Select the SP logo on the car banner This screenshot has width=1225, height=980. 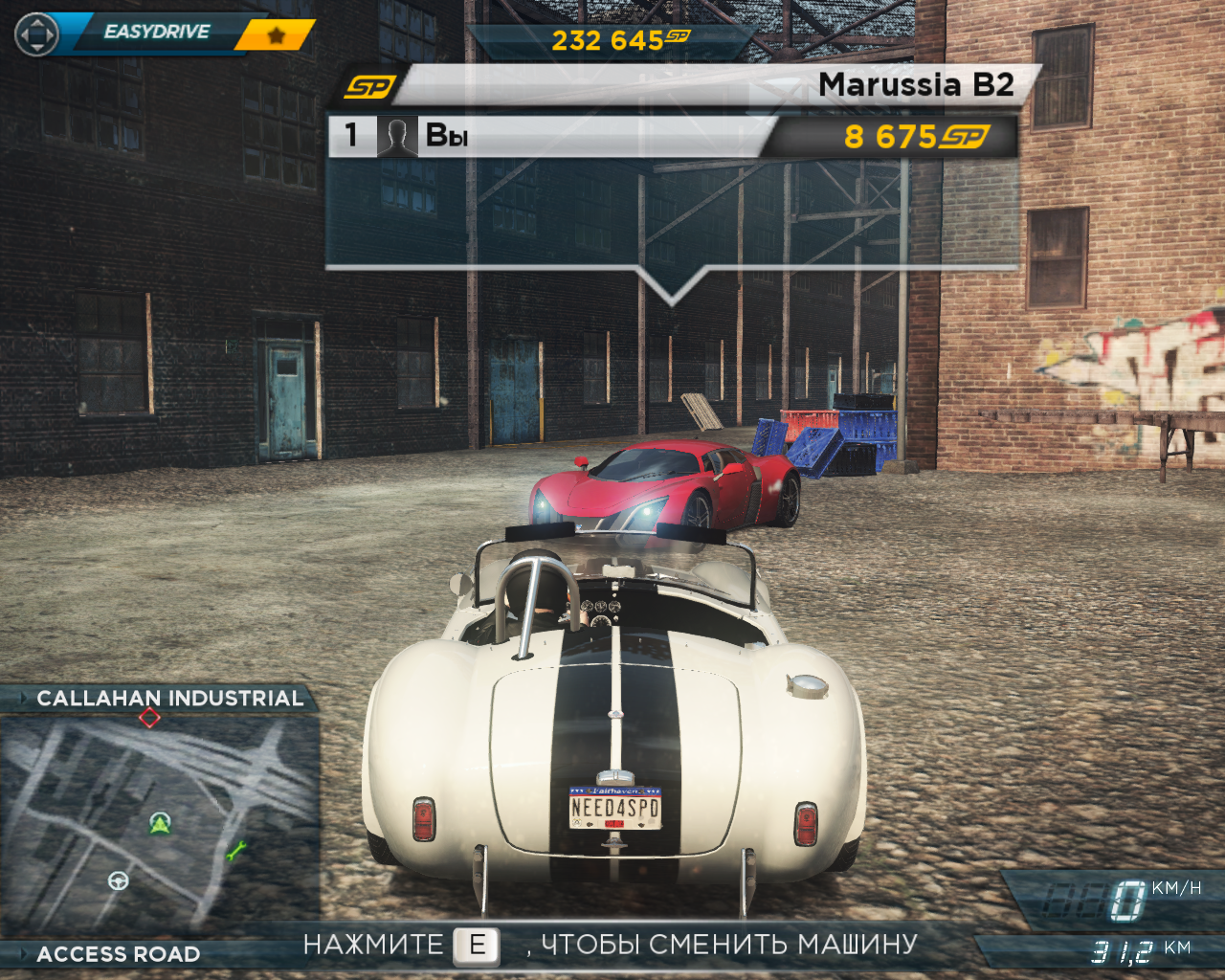coord(368,87)
